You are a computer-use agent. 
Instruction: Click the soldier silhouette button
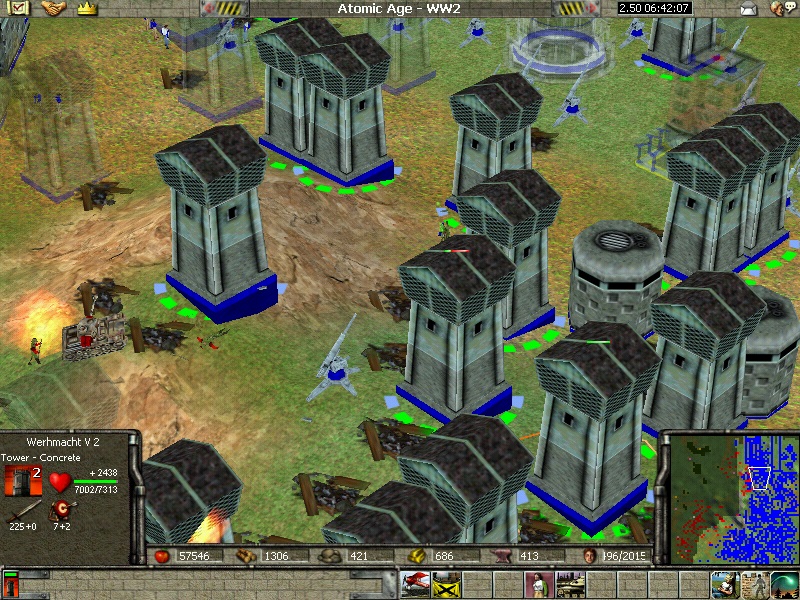pyautogui.click(x=754, y=582)
